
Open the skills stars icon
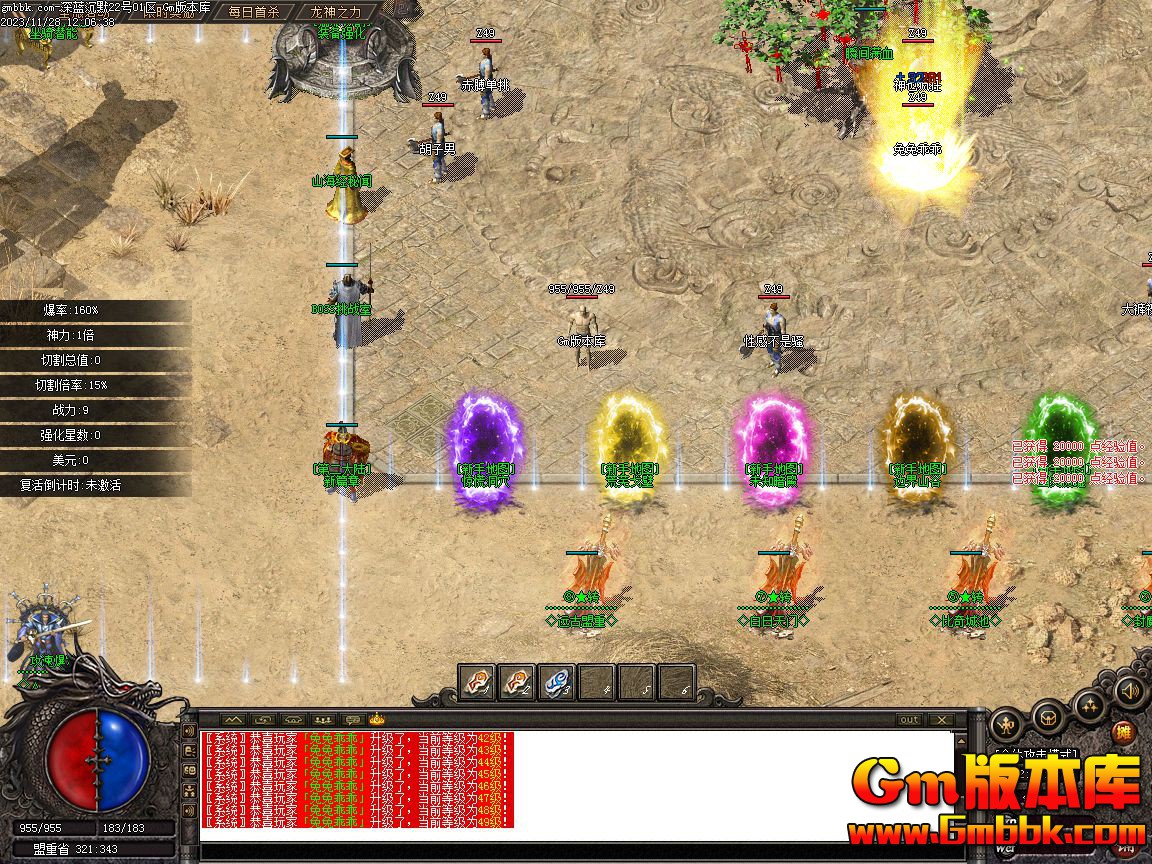(1089, 707)
